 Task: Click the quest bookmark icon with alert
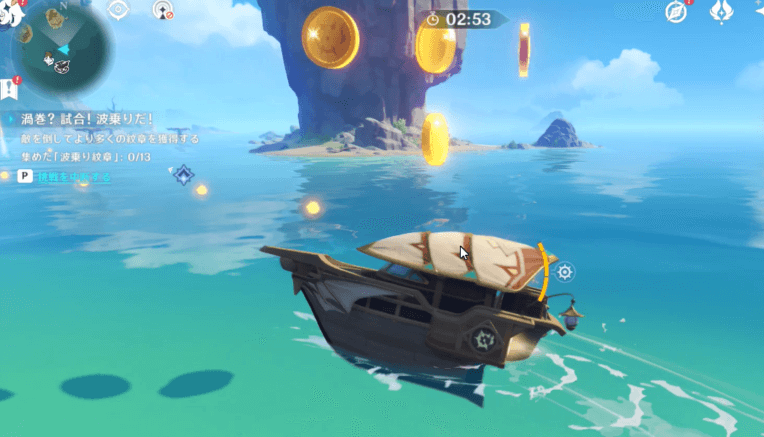[9, 89]
